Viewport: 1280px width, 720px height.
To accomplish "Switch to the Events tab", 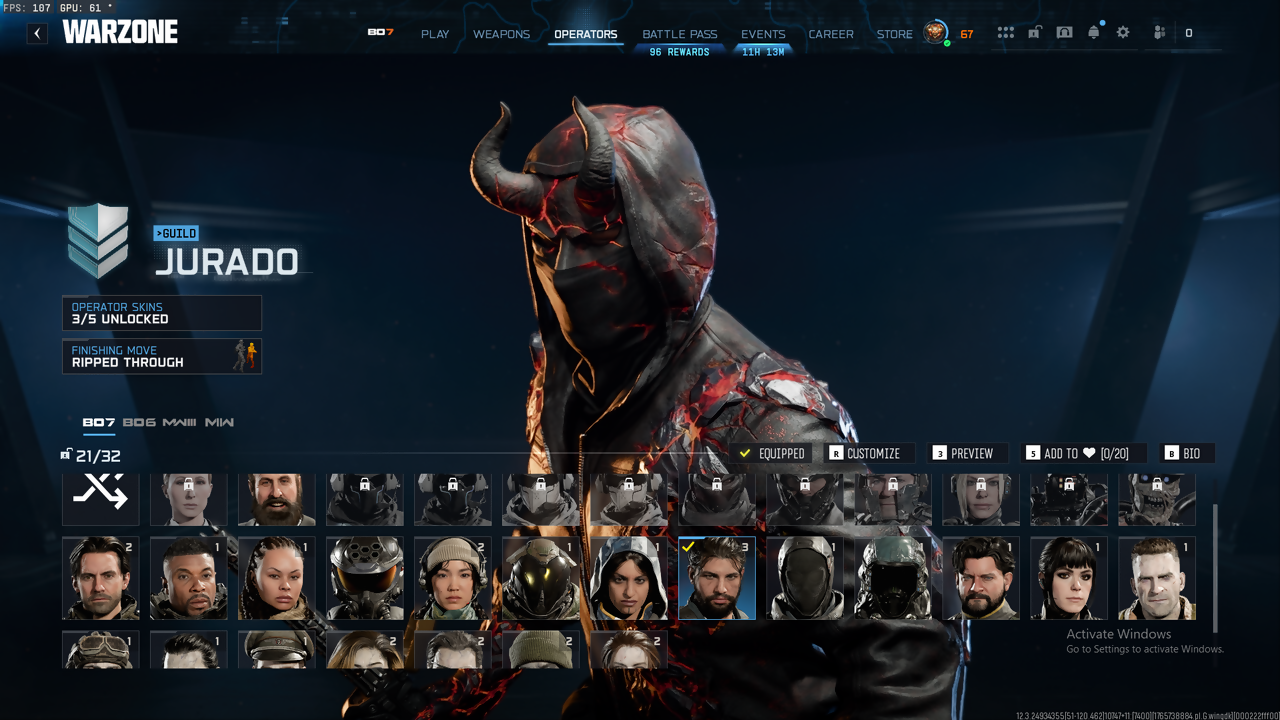I will pyautogui.click(x=763, y=34).
